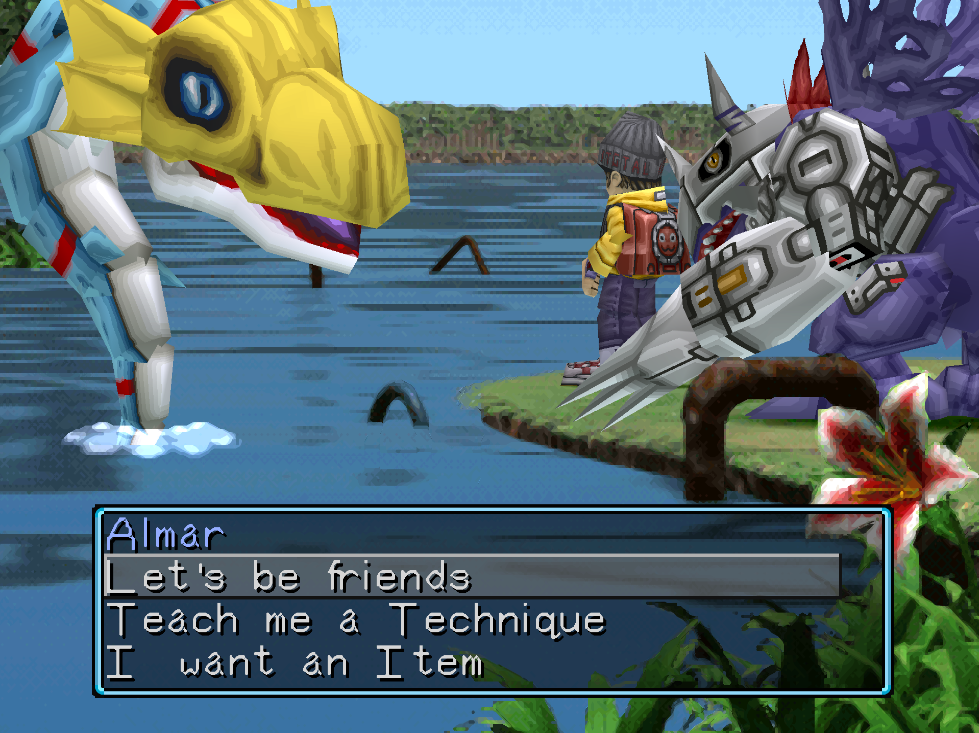The height and width of the screenshot is (733, 979).
Task: Choose the "Let's be friends" reply
Action: point(289,577)
